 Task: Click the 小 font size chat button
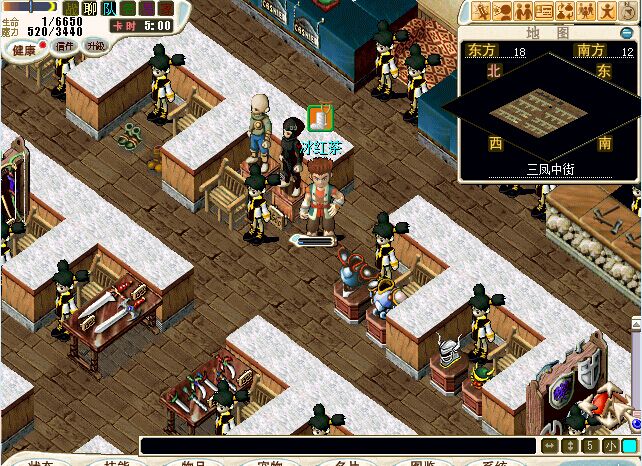click(611, 446)
